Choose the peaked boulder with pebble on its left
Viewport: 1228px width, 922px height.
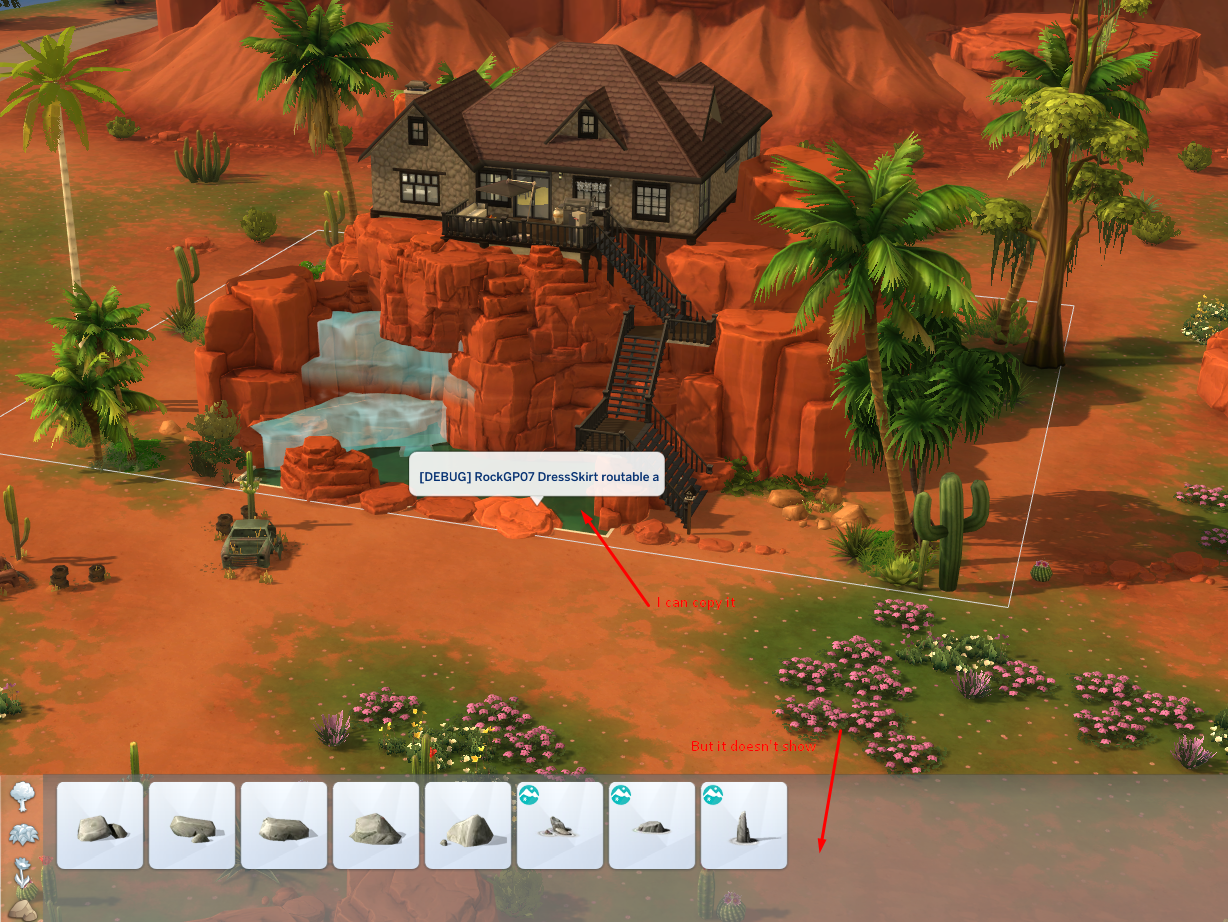[468, 825]
